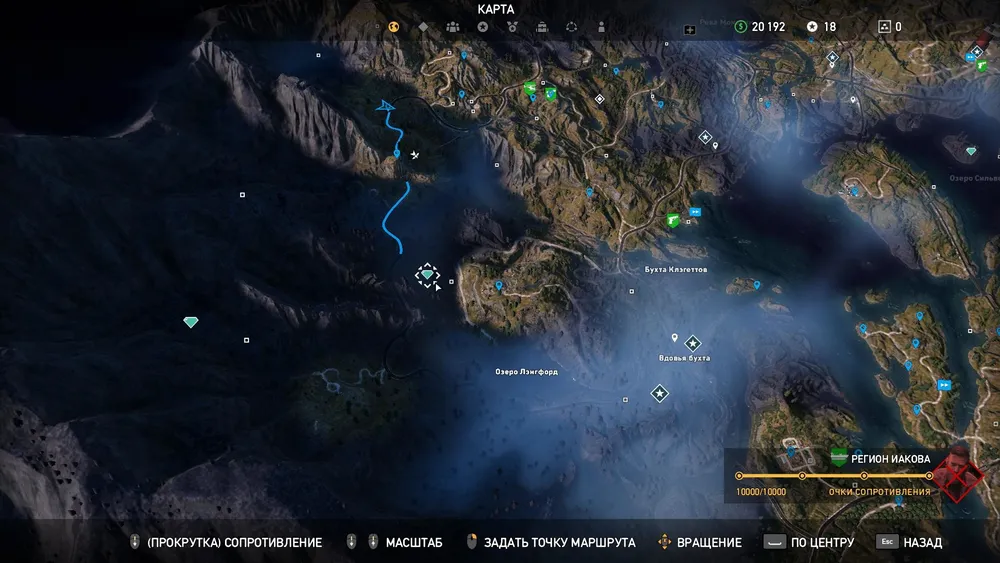Select the circular-arrows tab
The width and height of the screenshot is (1000, 563).
(572, 27)
